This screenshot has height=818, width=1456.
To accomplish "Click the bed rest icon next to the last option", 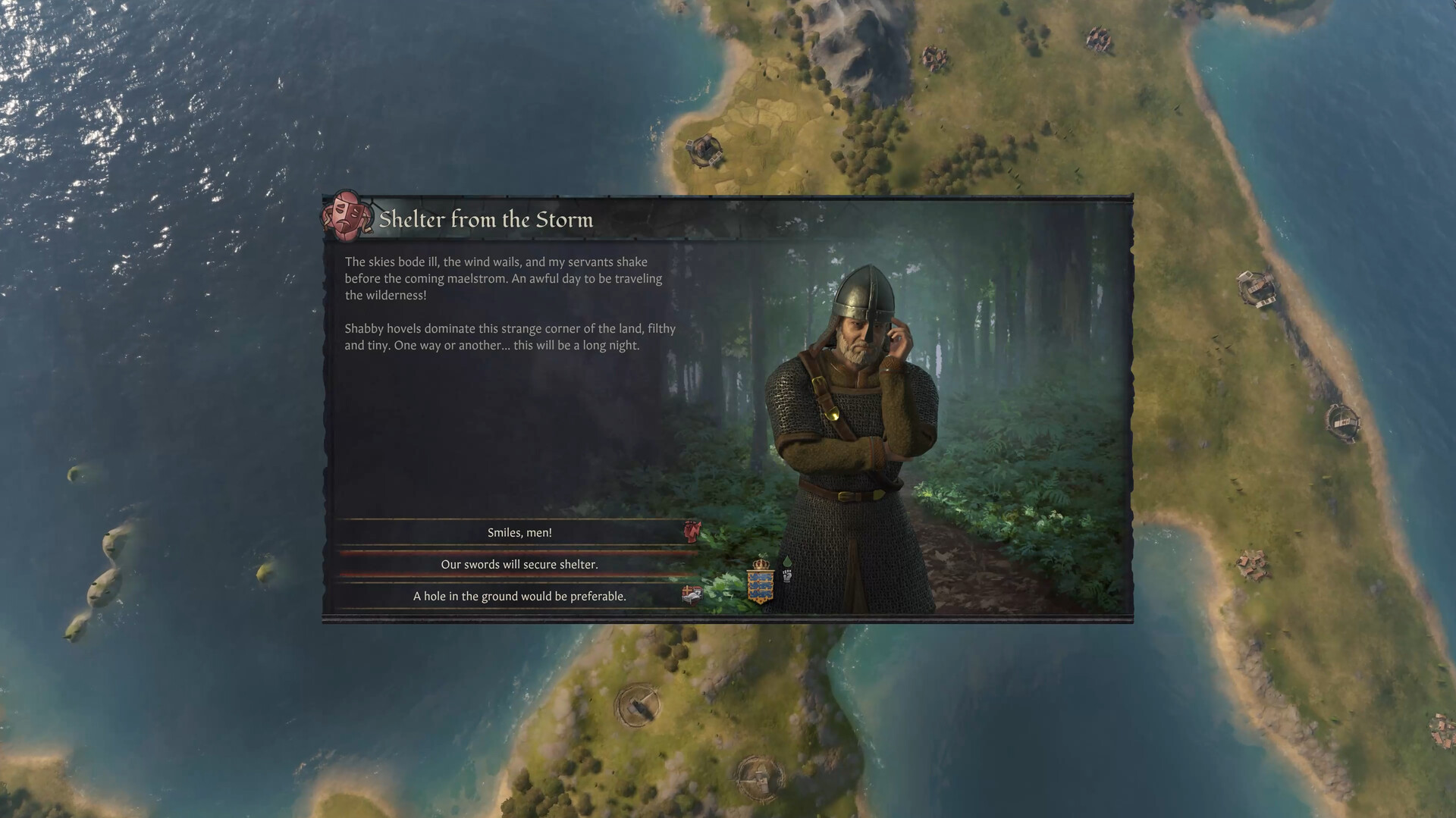I will click(x=691, y=596).
